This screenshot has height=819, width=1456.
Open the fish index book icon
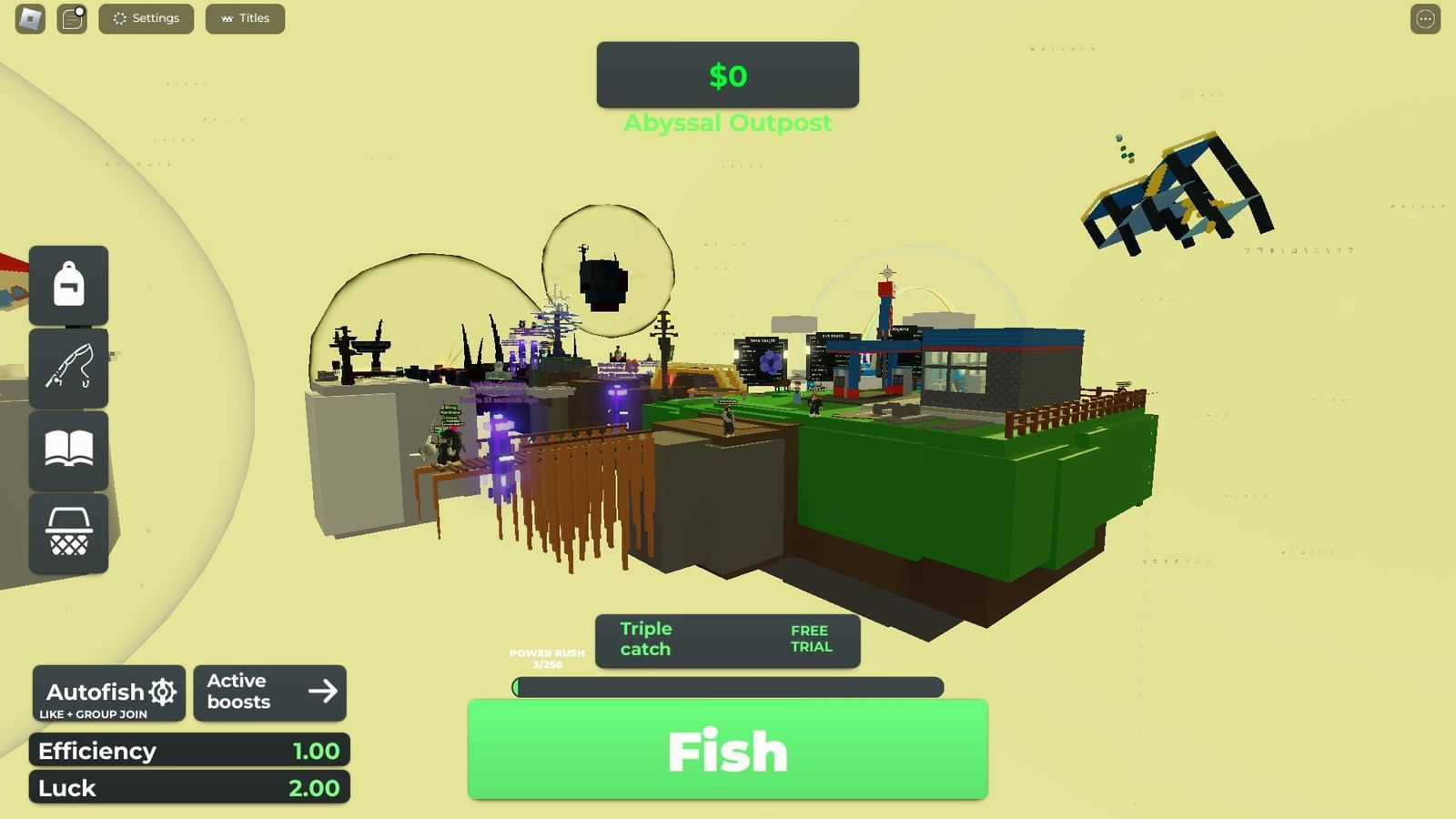pos(68,450)
